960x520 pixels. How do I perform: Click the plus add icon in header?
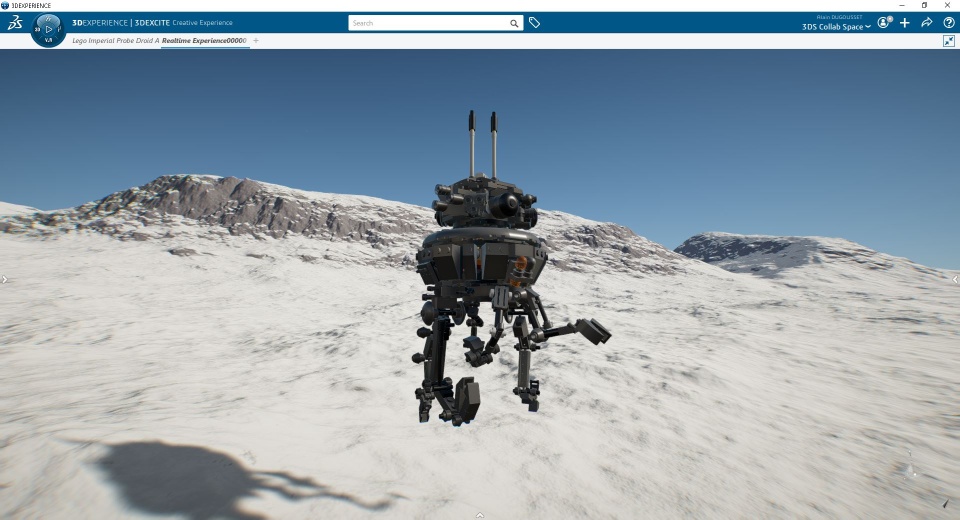click(905, 23)
